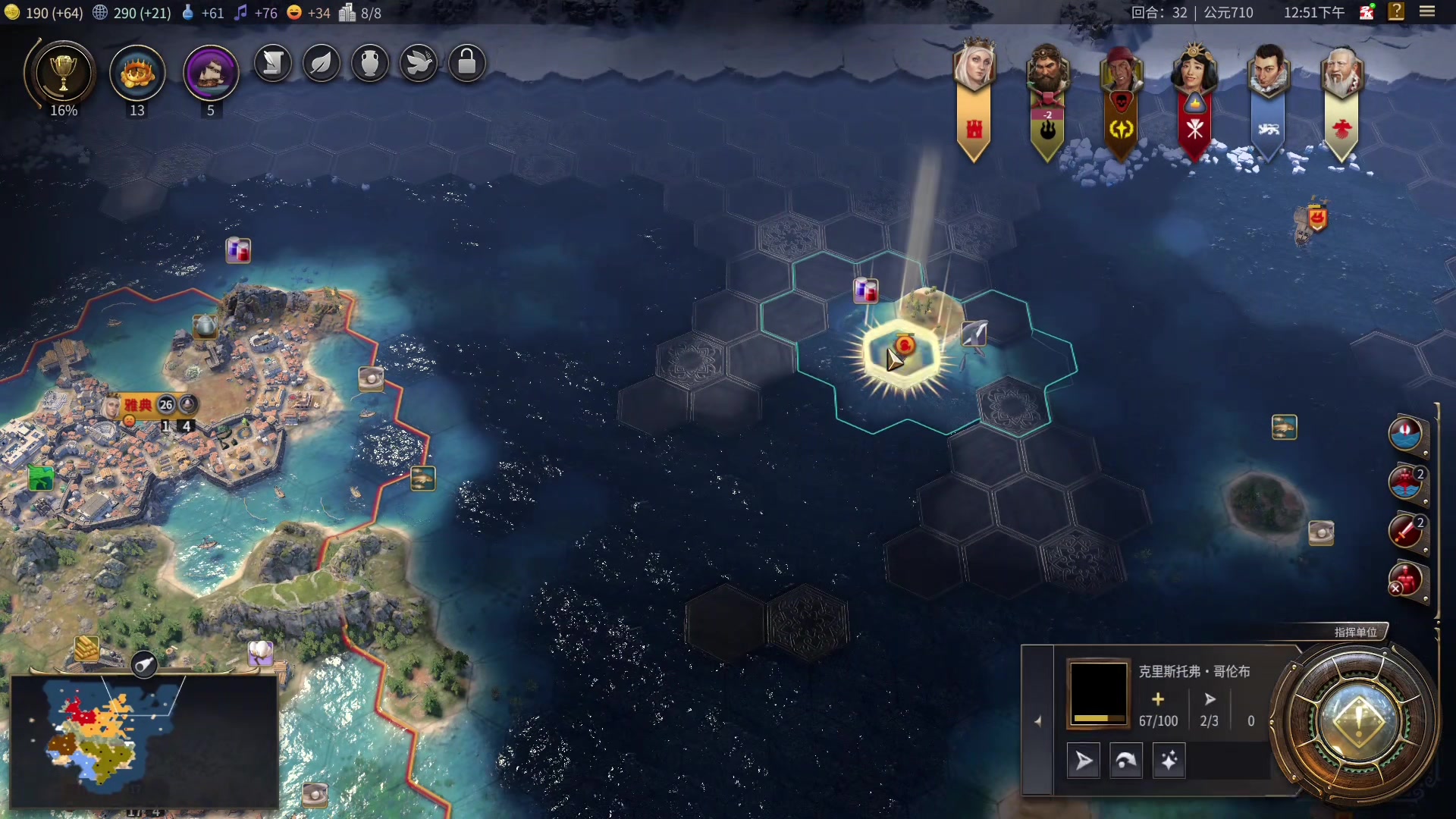Image resolution: width=1456 pixels, height=819 pixels.
Task: Click the dove icon button
Action: [419, 64]
